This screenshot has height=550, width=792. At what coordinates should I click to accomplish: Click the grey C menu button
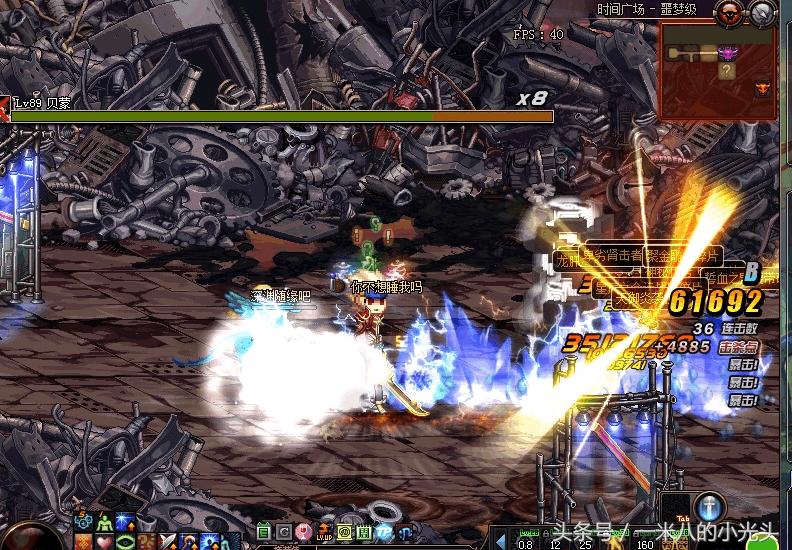(283, 531)
